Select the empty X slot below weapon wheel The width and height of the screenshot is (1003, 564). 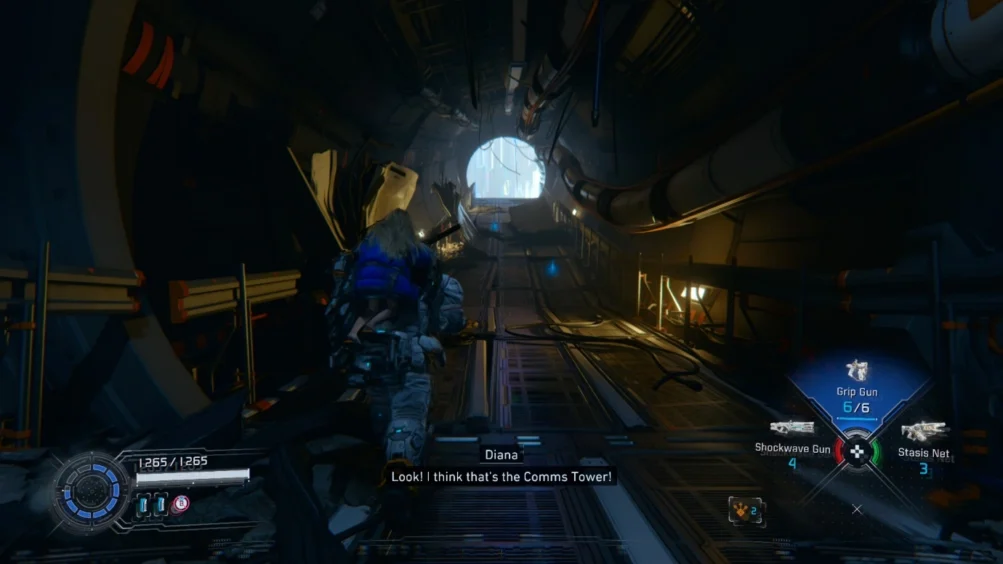(x=857, y=509)
